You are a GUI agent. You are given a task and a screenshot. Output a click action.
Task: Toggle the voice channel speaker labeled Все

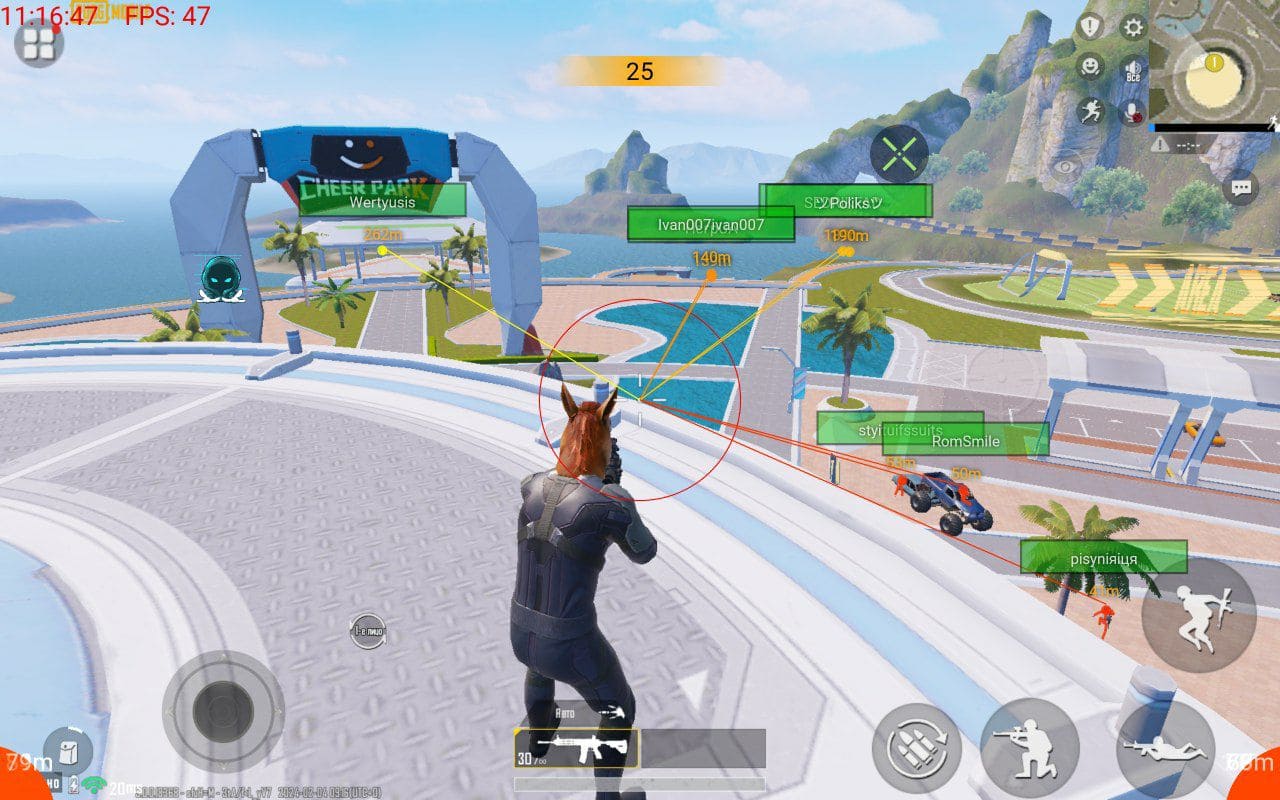pyautogui.click(x=1133, y=67)
